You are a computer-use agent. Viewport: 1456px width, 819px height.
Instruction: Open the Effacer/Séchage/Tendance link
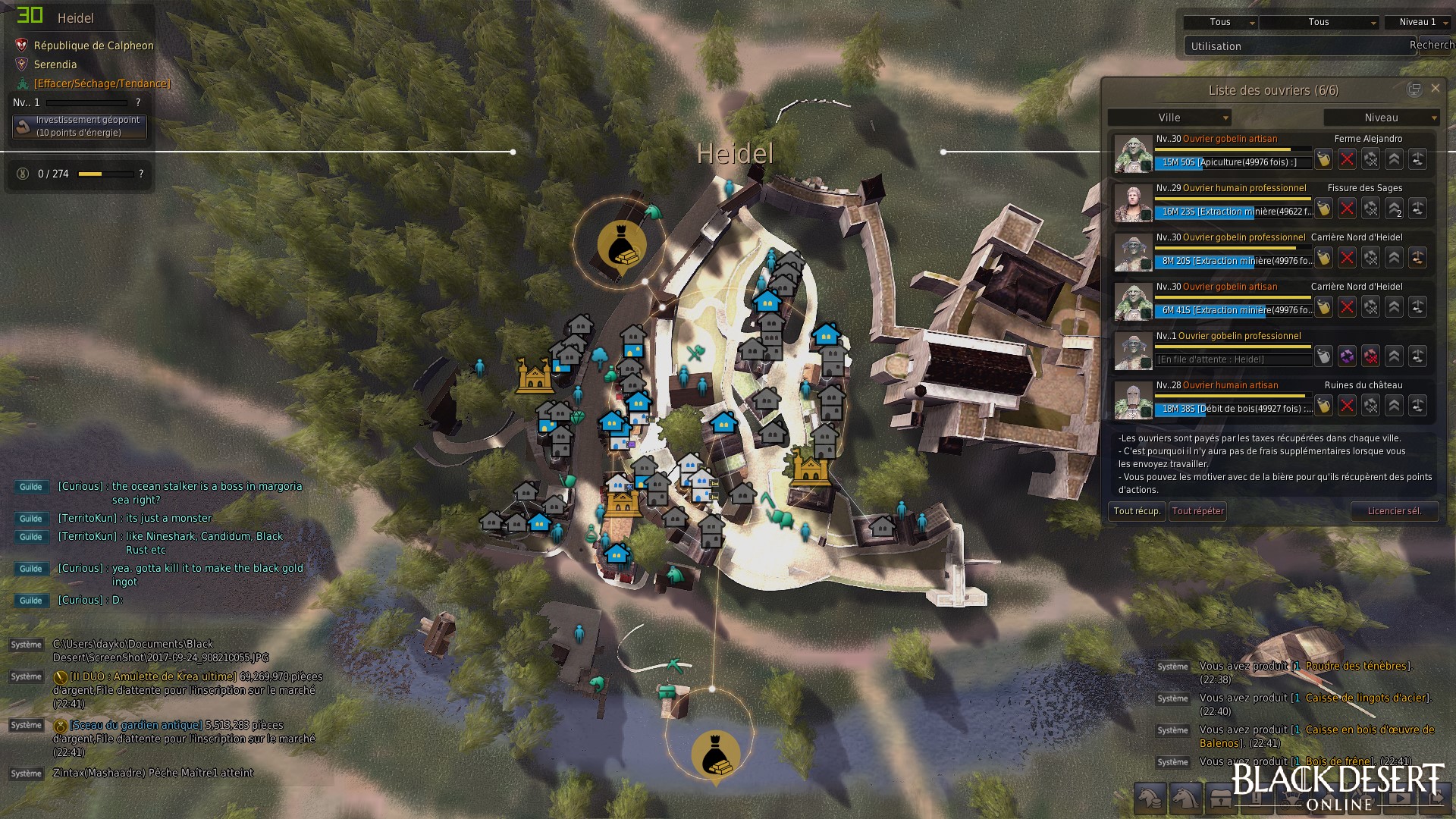pyautogui.click(x=102, y=83)
